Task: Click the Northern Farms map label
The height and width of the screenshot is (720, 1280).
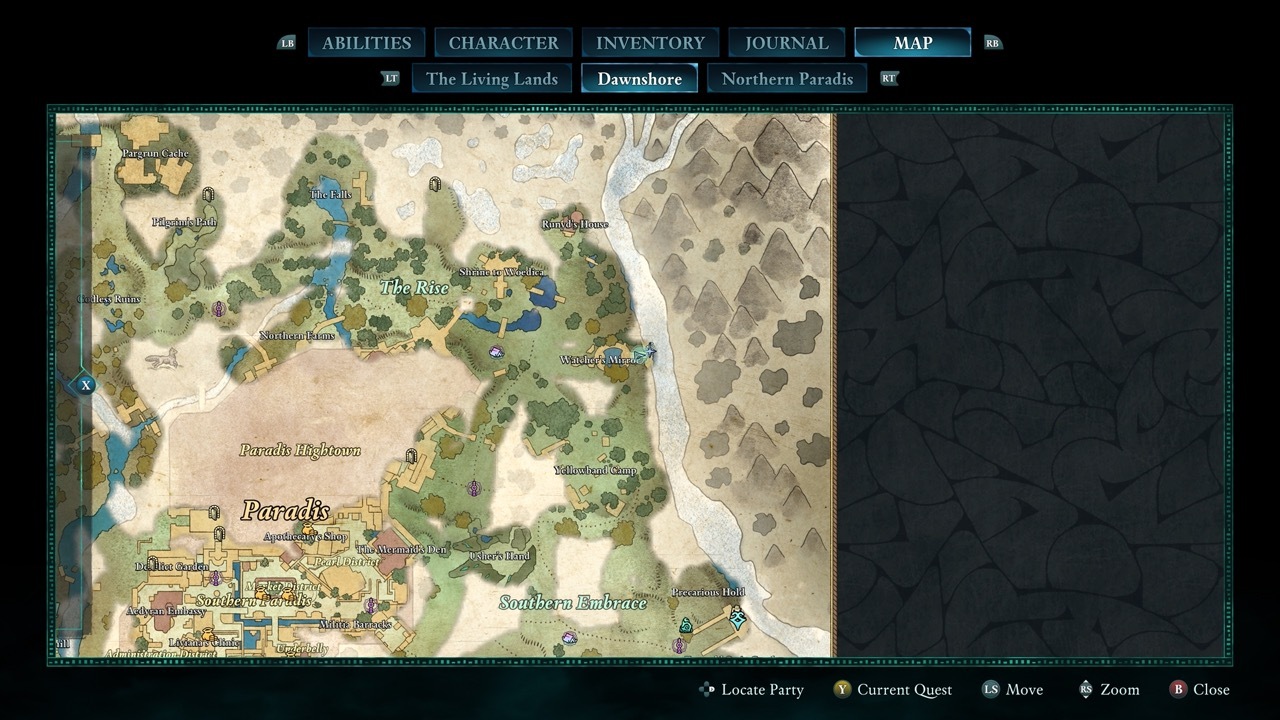Action: [297, 336]
